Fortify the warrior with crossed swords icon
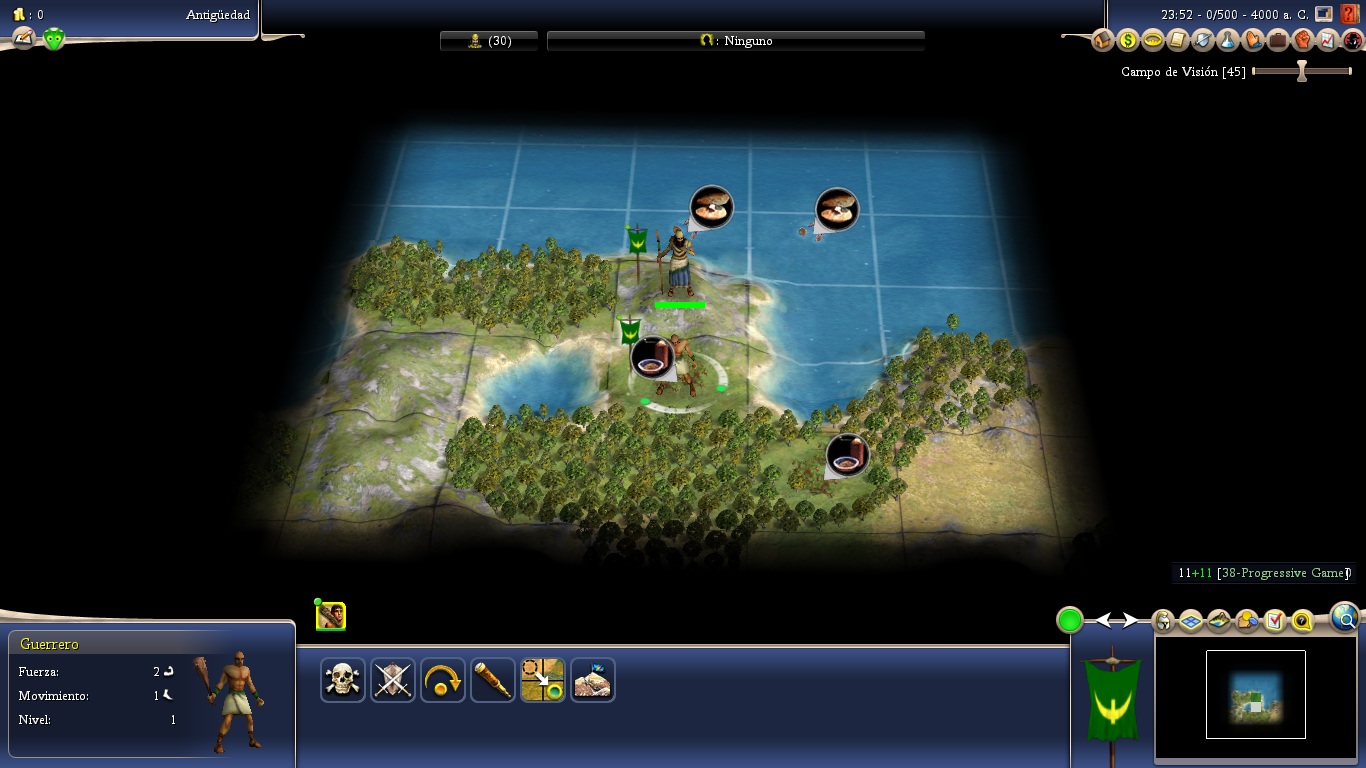This screenshot has height=768, width=1366. tap(393, 680)
